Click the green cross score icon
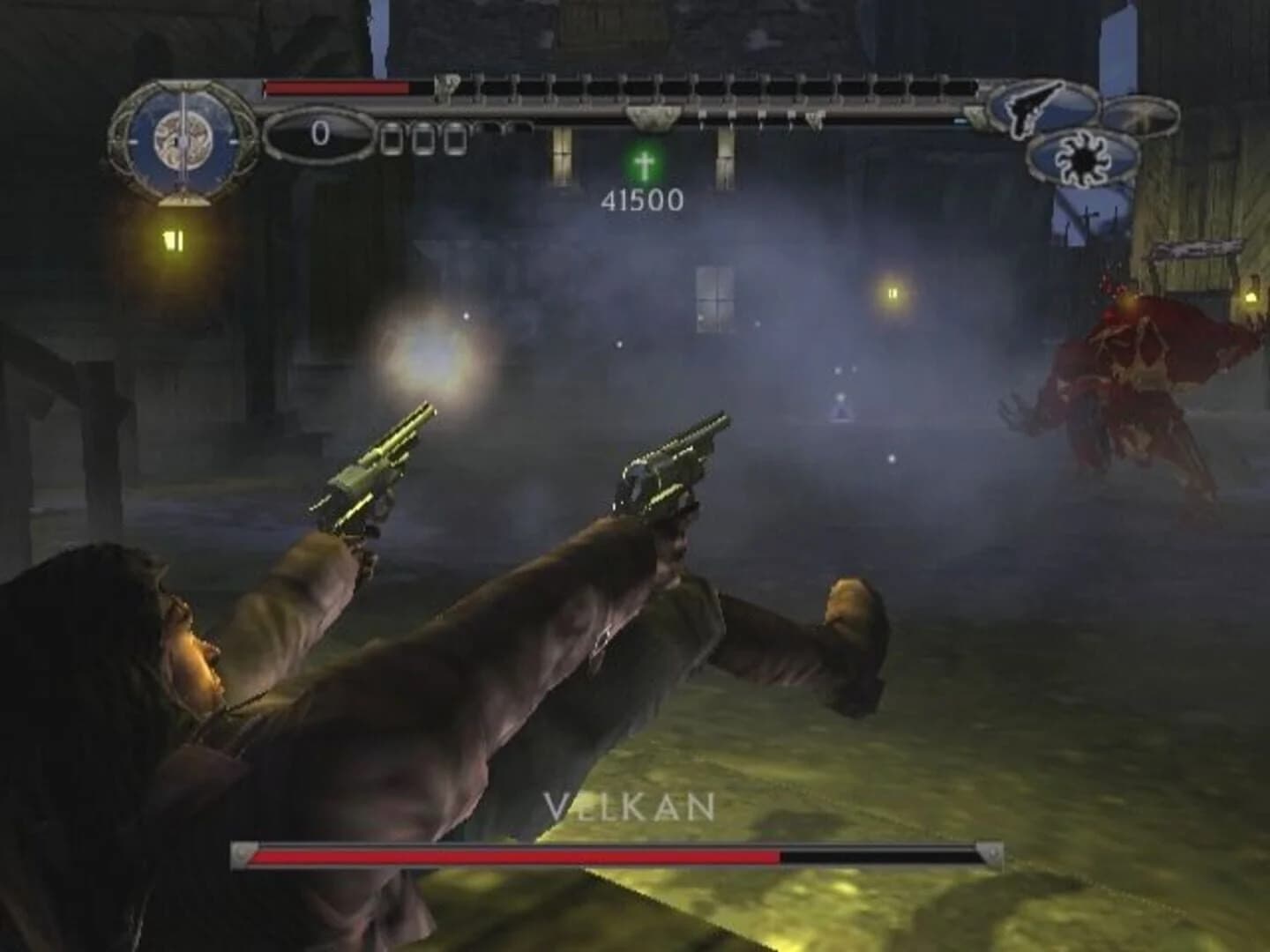The height and width of the screenshot is (952, 1270). point(643,164)
